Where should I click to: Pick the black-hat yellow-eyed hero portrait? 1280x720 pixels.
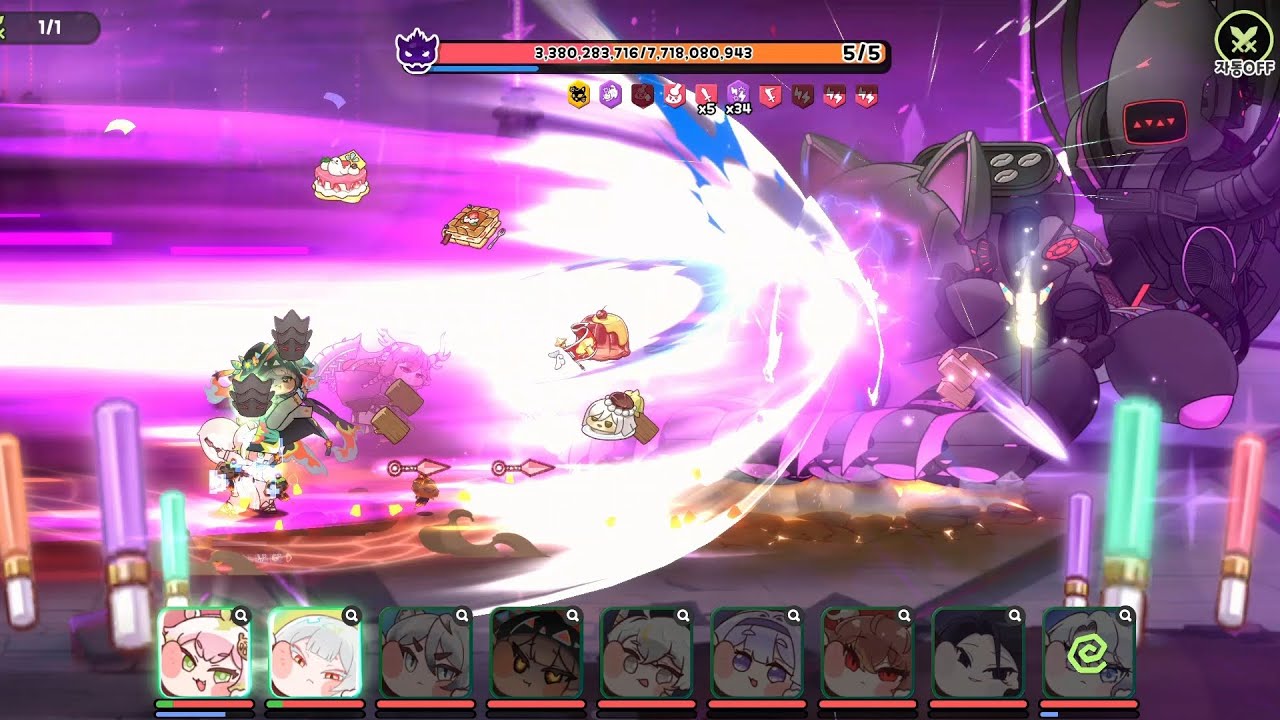pyautogui.click(x=536, y=654)
